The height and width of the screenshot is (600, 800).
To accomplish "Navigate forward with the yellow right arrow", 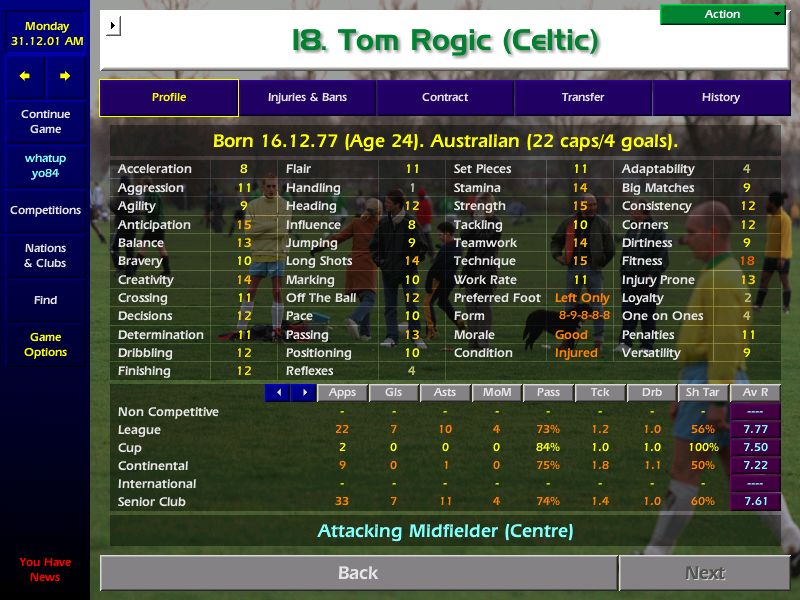I will 65,76.
